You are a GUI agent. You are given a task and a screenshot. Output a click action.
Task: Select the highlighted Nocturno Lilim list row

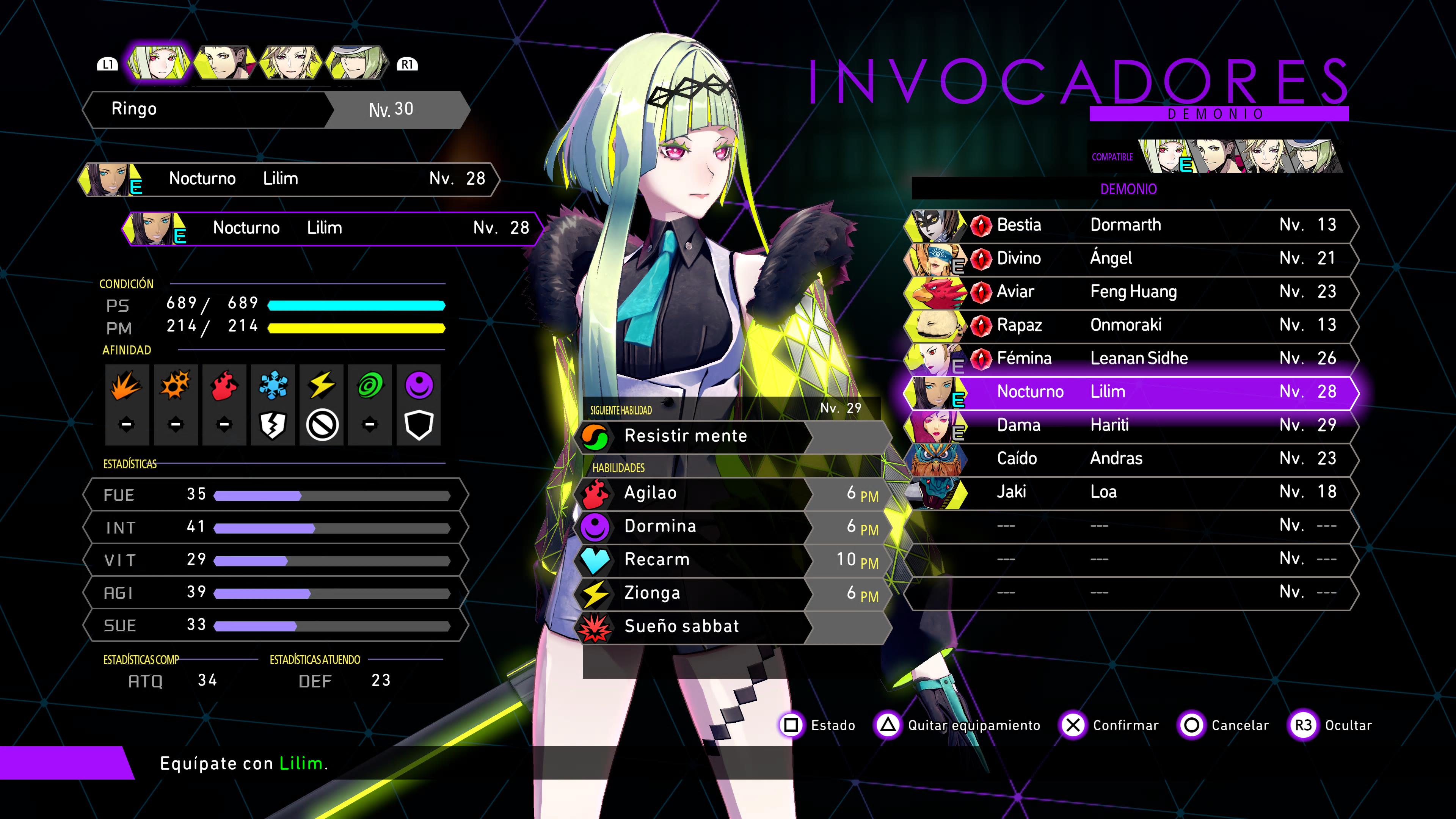[x=1130, y=392]
